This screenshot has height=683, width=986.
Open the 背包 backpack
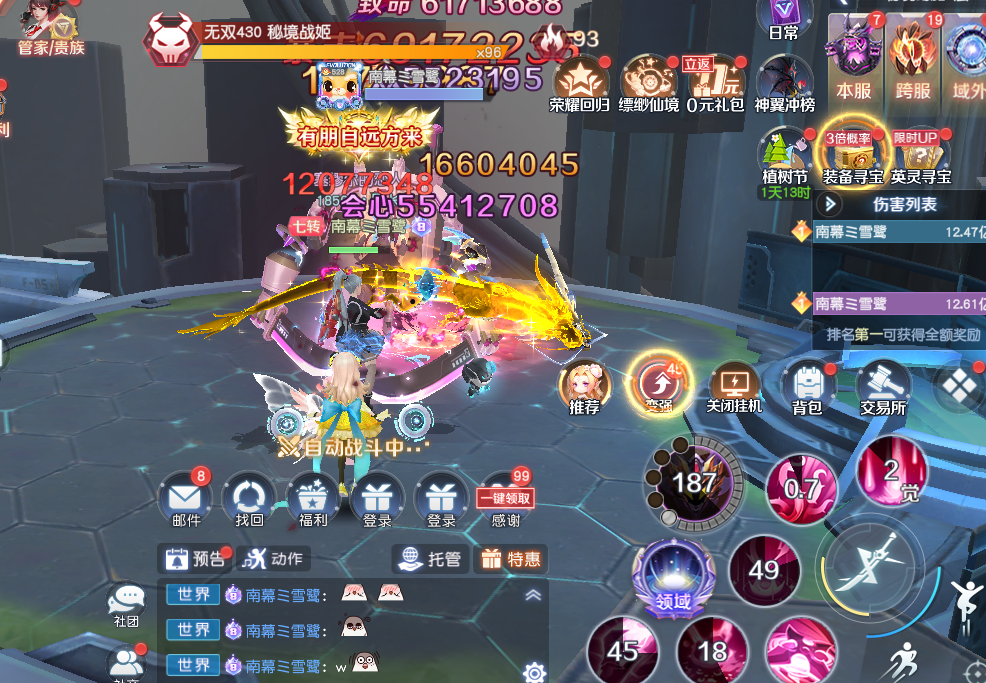[x=807, y=385]
